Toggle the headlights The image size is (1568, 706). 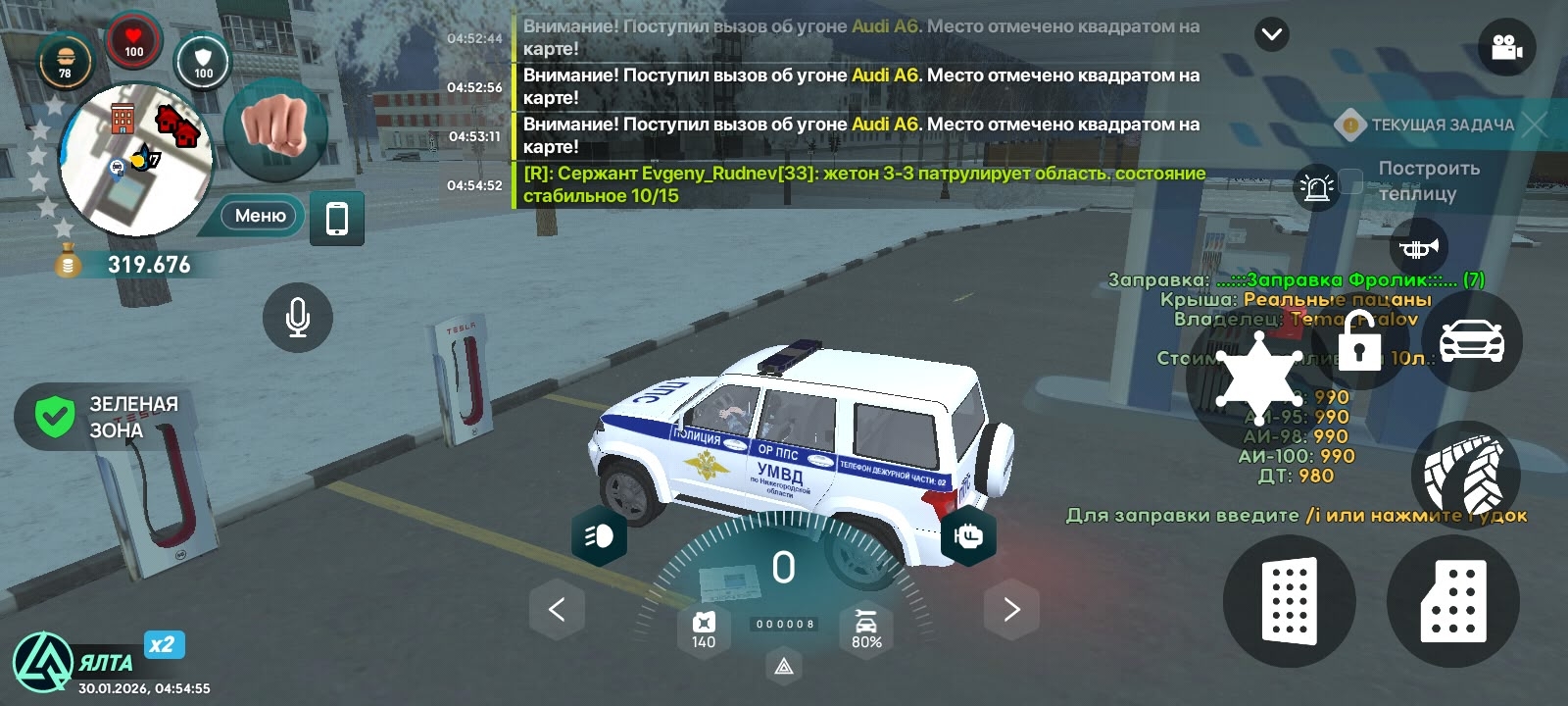(599, 535)
